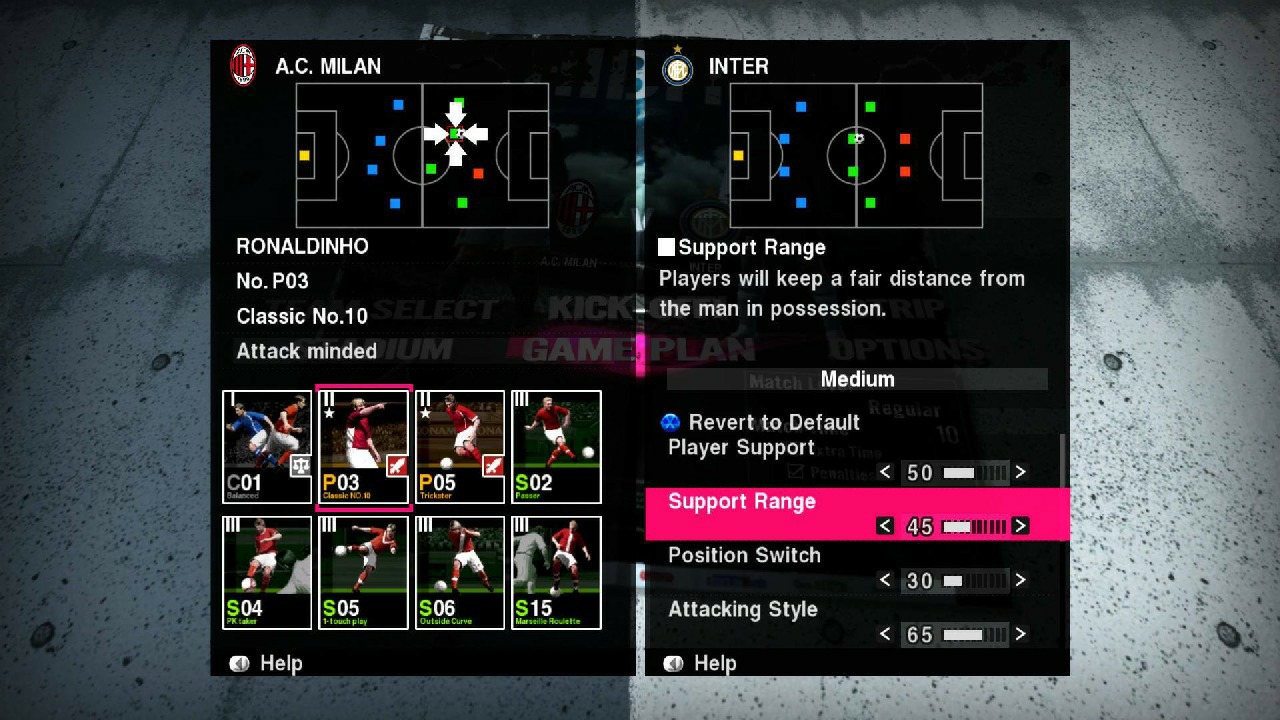Screen dimensions: 1280x720
Task: Click the yellow goalkeeper marker on Milan's pitch
Action: pyautogui.click(x=304, y=155)
